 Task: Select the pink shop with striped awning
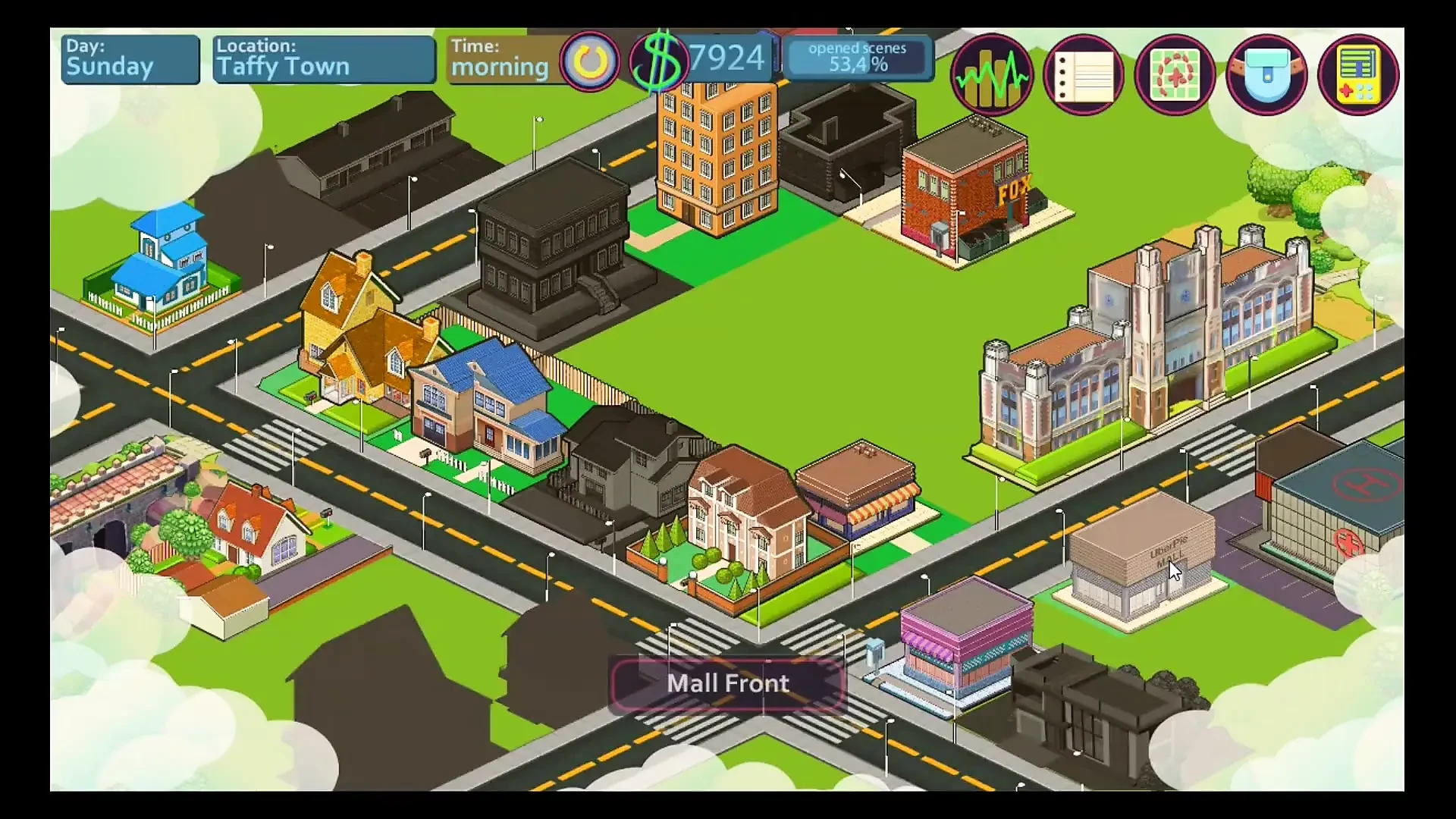click(x=965, y=641)
